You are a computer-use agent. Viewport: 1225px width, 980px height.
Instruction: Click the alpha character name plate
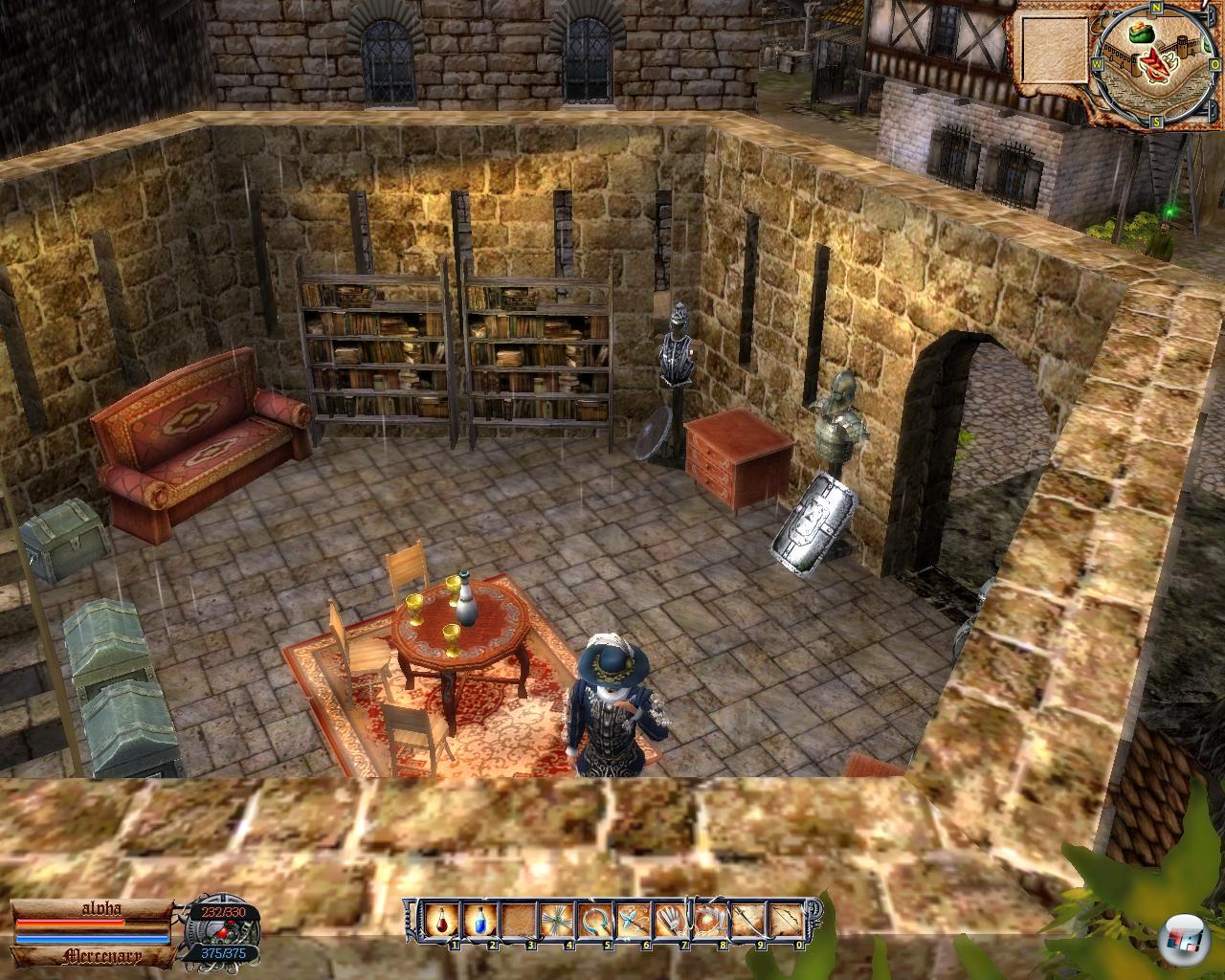pos(93,912)
